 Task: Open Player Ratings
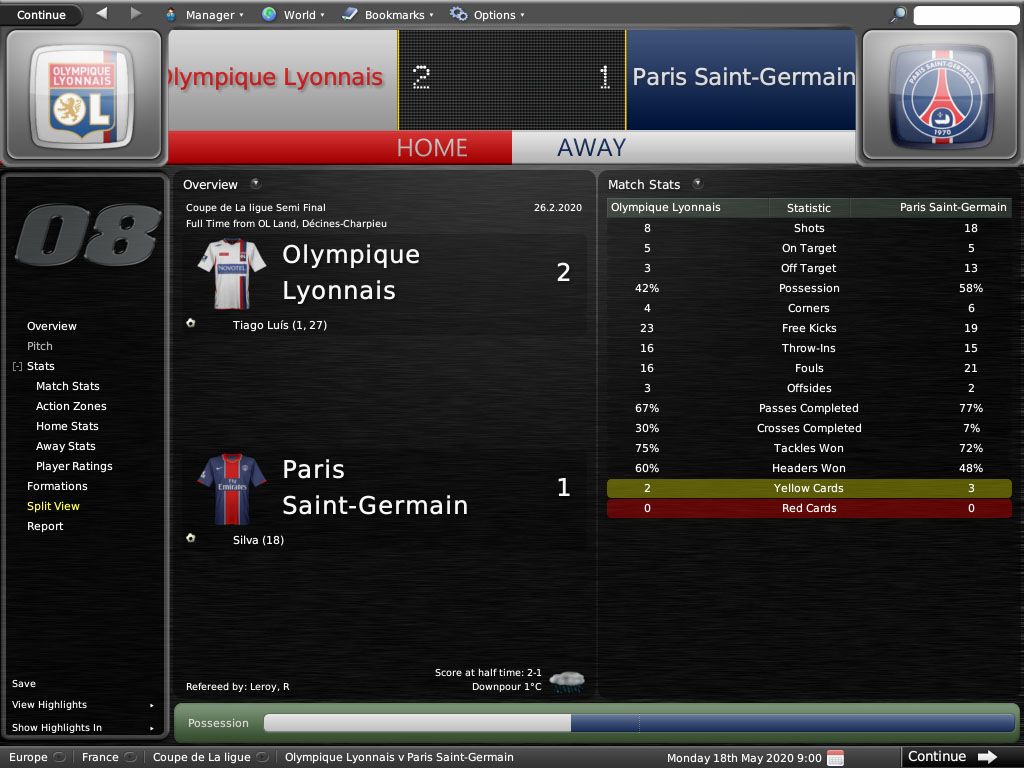coord(74,466)
